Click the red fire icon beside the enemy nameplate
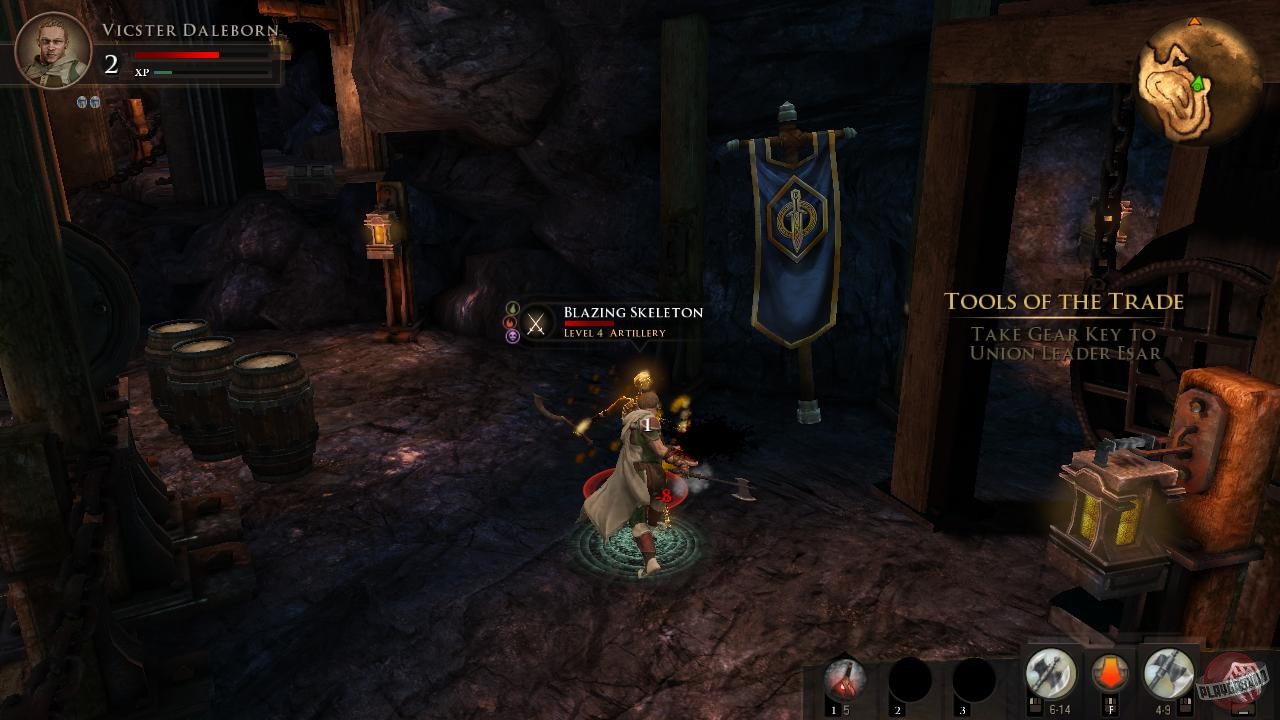The width and height of the screenshot is (1280, 720). pos(510,323)
